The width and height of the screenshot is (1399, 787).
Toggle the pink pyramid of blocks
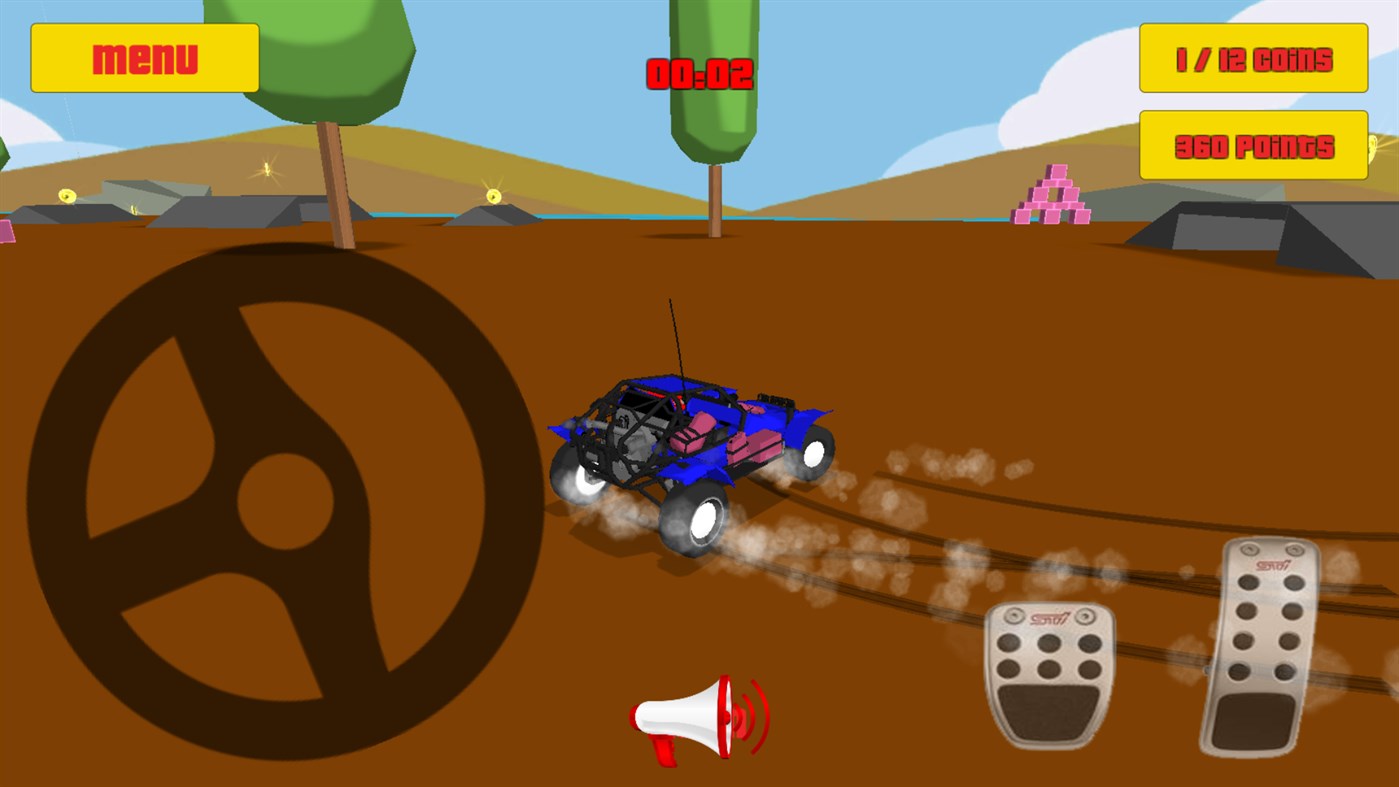pos(1052,195)
